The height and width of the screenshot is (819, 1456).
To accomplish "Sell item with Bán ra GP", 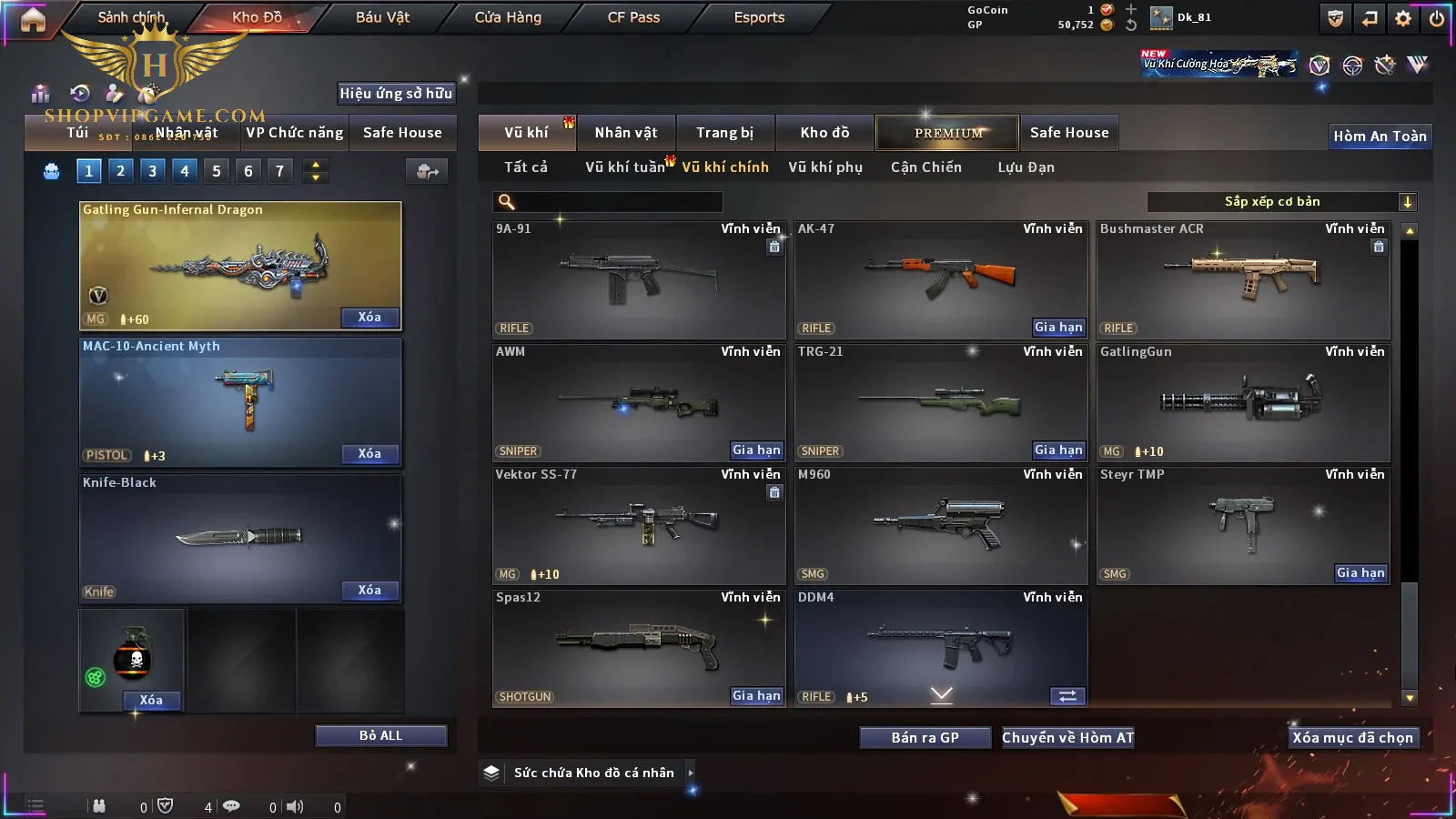I will pos(925,738).
